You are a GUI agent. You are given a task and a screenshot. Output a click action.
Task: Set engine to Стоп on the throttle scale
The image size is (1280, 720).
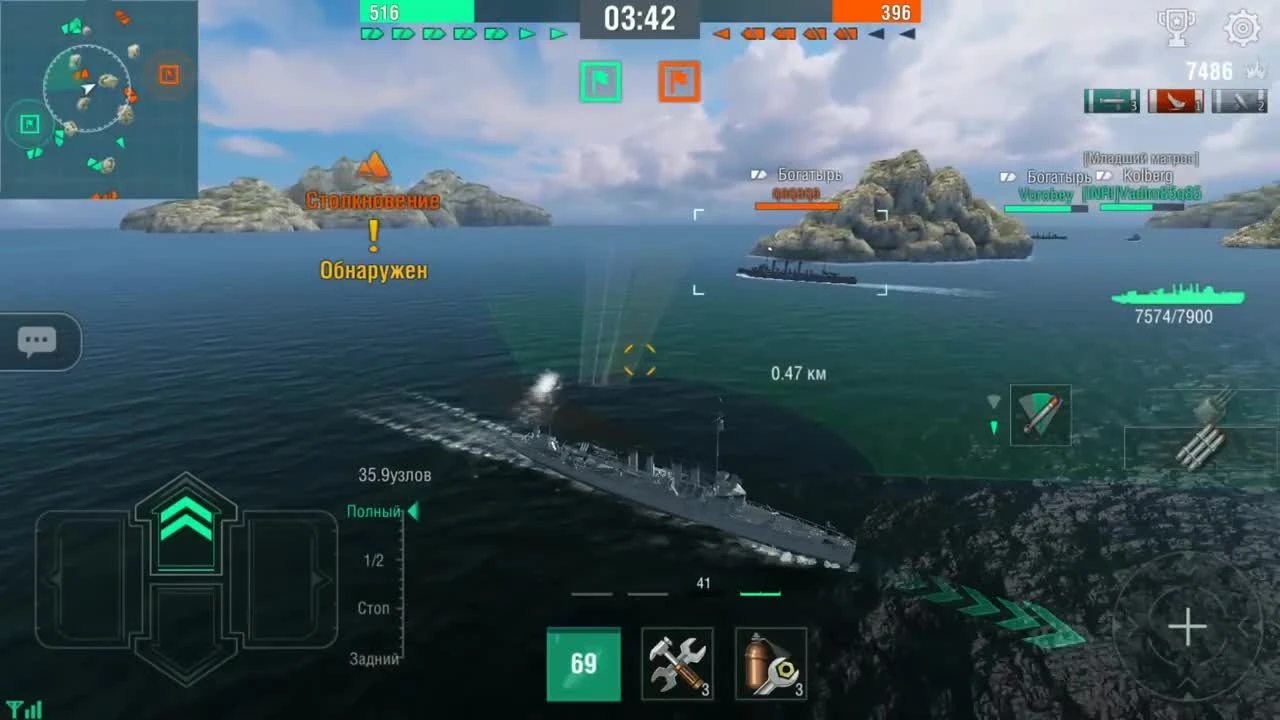pyautogui.click(x=373, y=608)
